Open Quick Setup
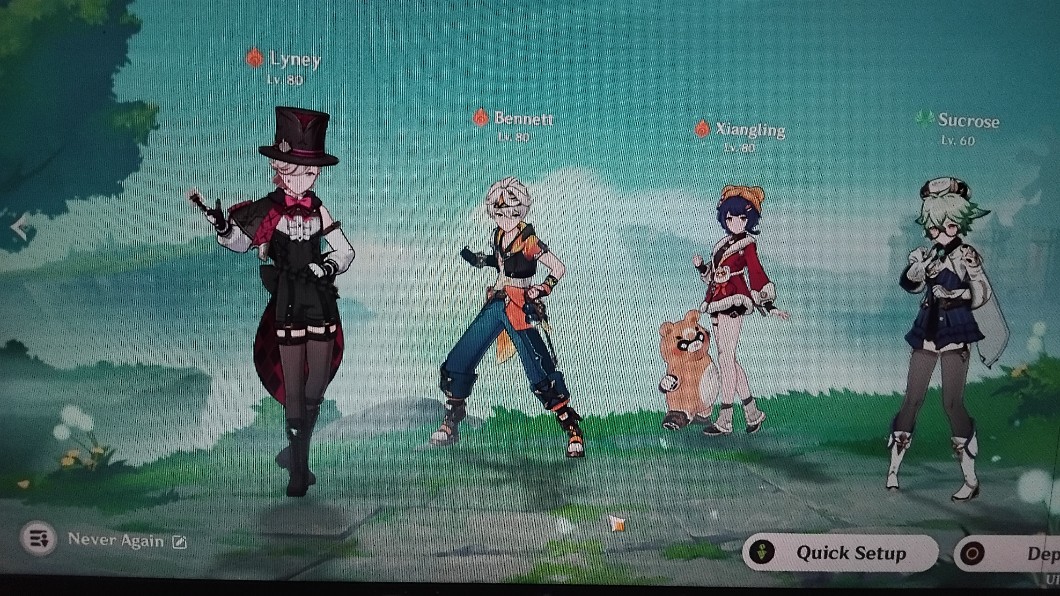The image size is (1060, 596). (x=838, y=553)
